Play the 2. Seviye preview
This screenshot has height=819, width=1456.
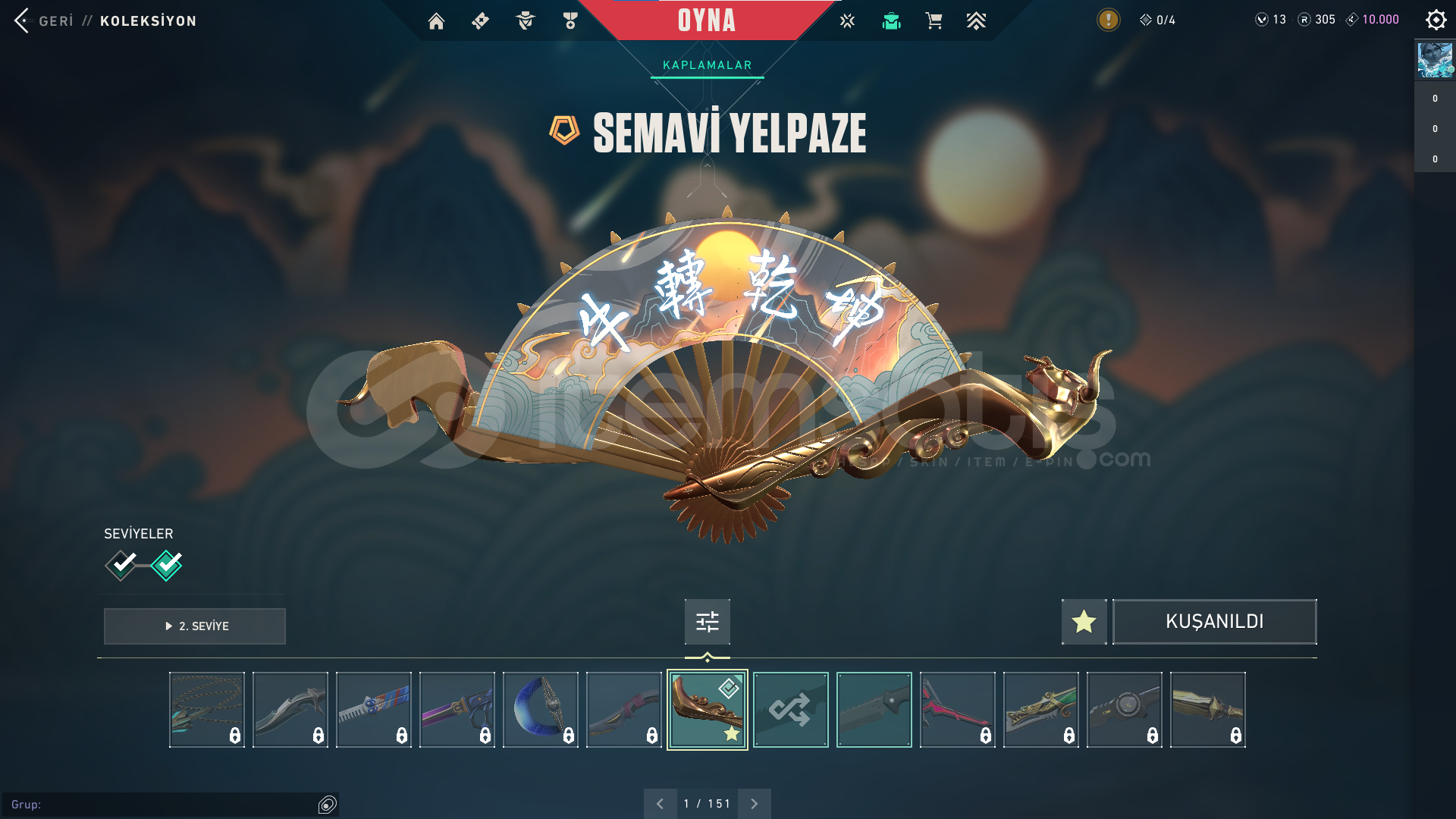click(x=195, y=626)
